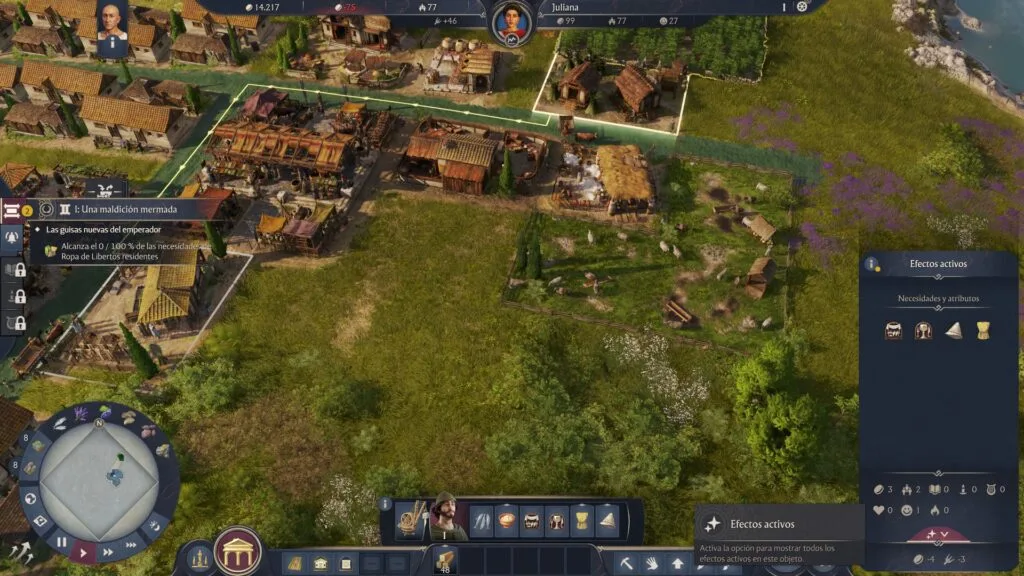Choose the triple fast-forward speed

[x=130, y=545]
